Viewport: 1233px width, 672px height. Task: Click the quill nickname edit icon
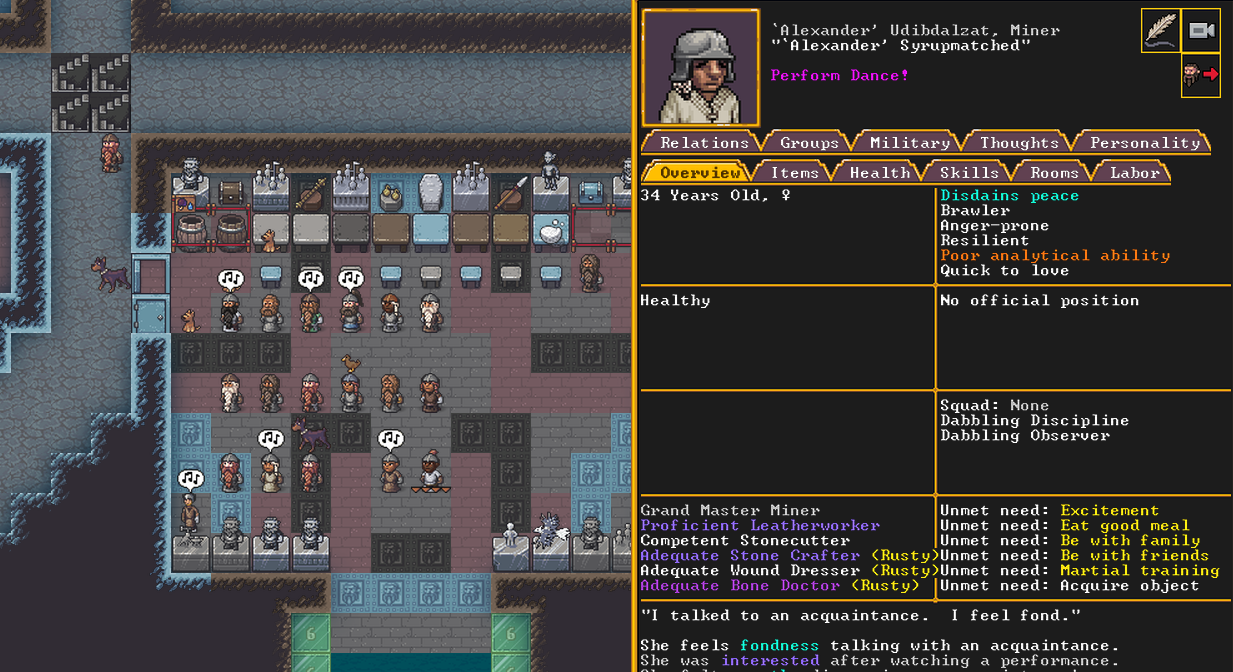coord(1160,31)
